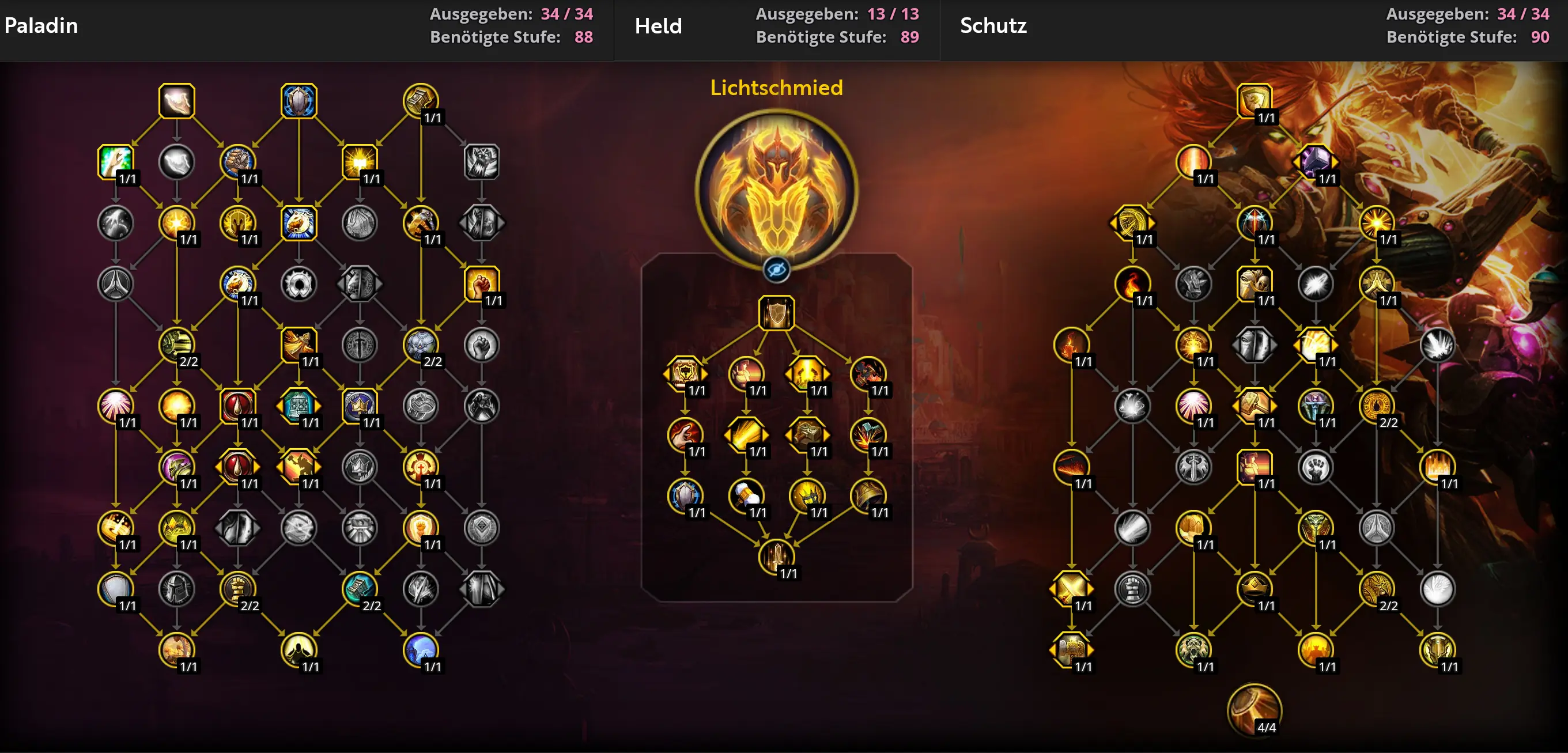Click the blue shield talent atop the Paladin tree

tap(299, 100)
